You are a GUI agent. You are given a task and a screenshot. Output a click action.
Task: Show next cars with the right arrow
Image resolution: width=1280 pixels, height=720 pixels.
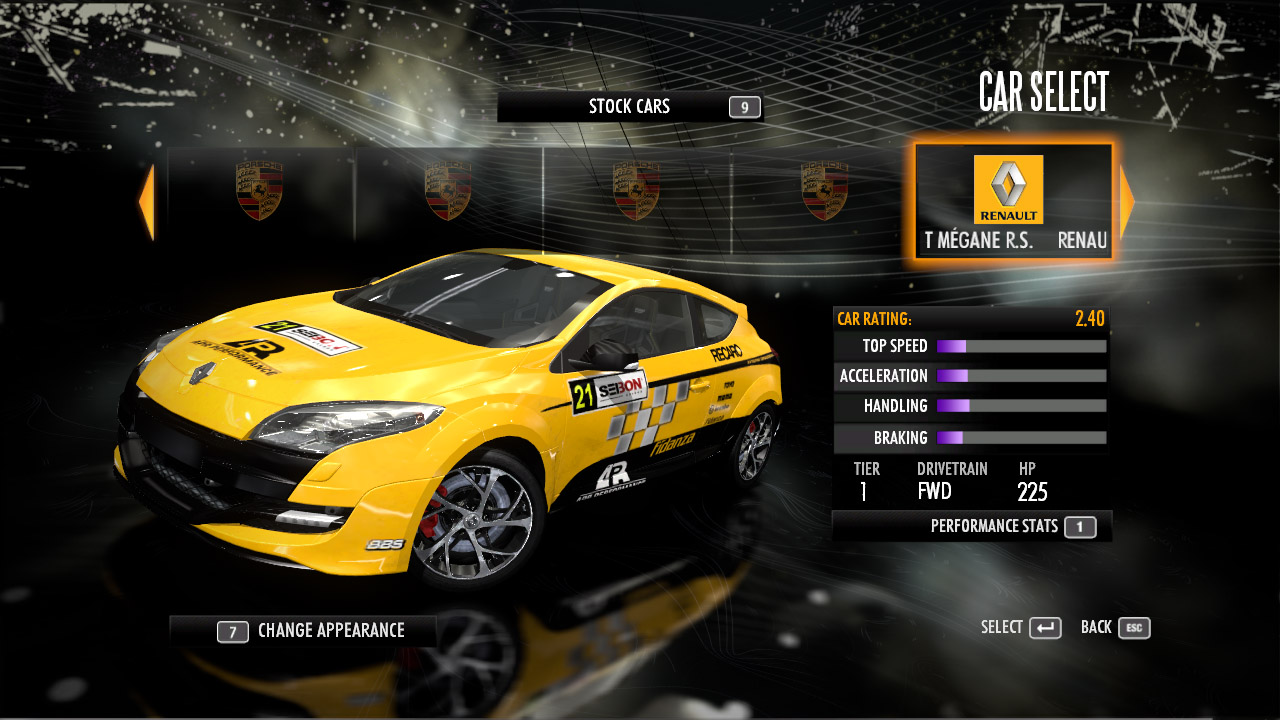click(1127, 202)
